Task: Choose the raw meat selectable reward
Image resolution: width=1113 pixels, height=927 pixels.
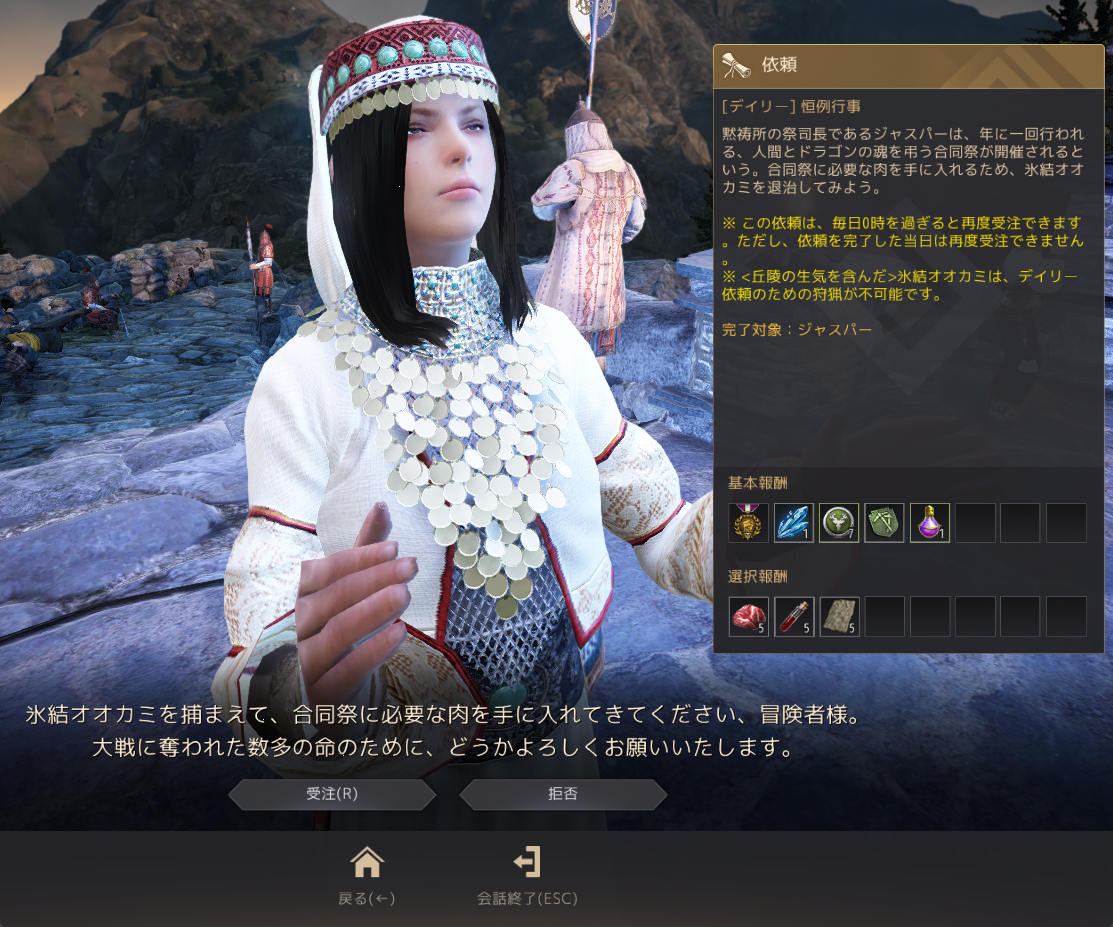Action: point(748,616)
